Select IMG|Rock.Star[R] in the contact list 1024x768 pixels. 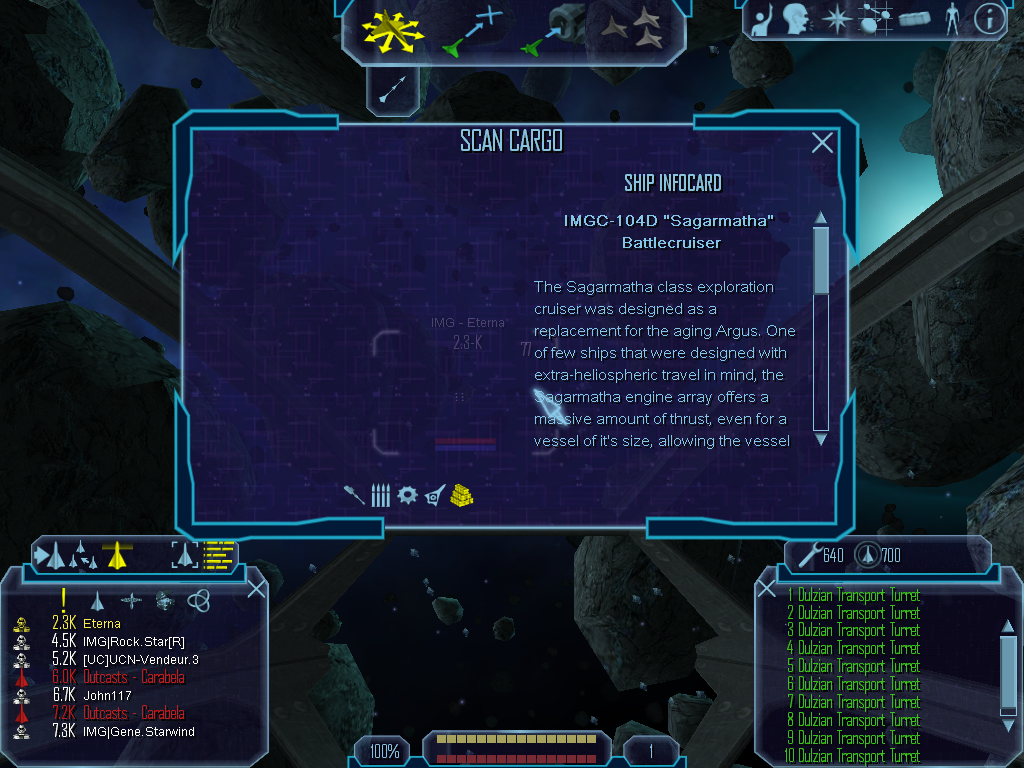134,641
